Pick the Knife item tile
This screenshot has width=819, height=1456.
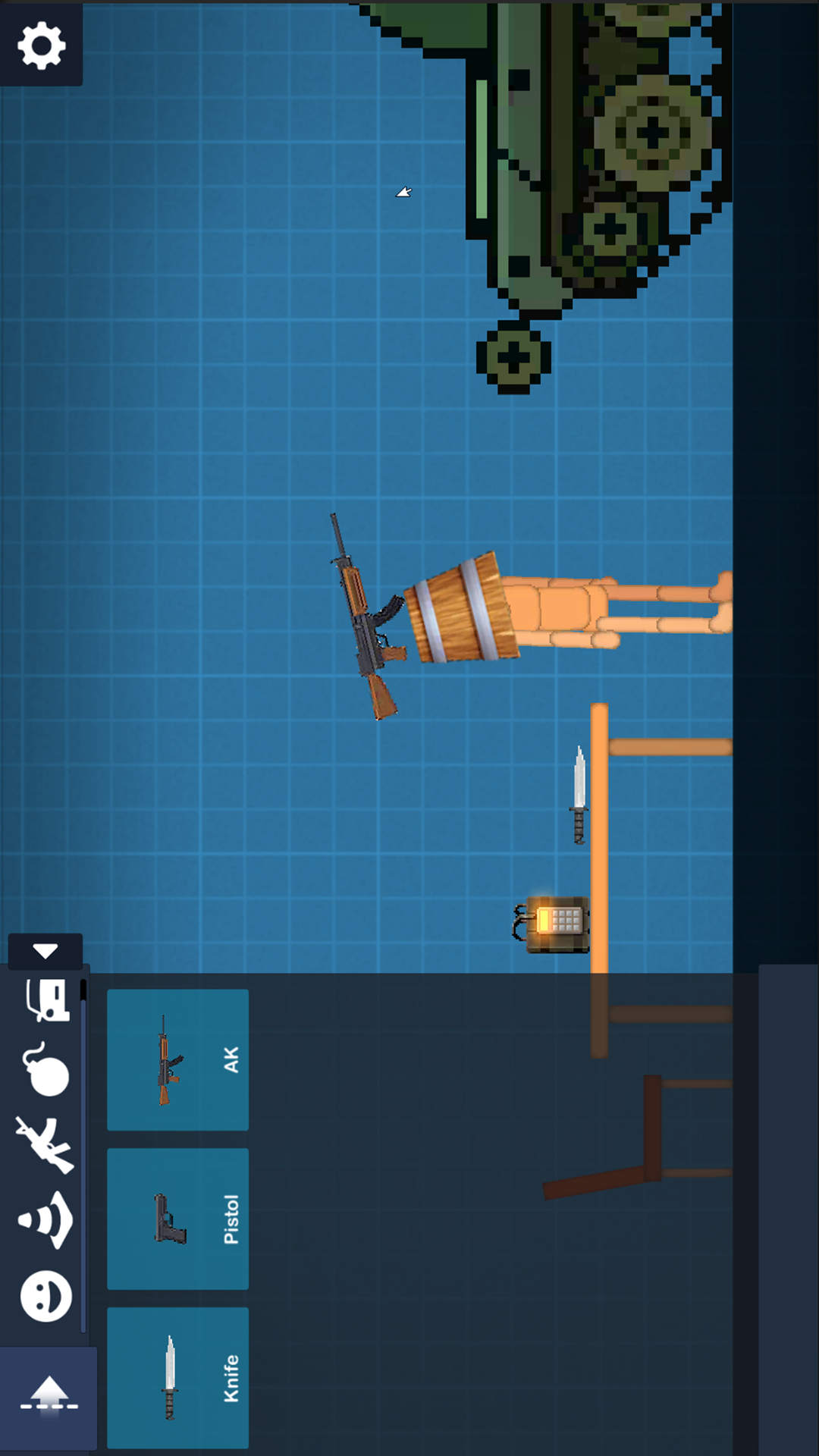click(x=177, y=1377)
